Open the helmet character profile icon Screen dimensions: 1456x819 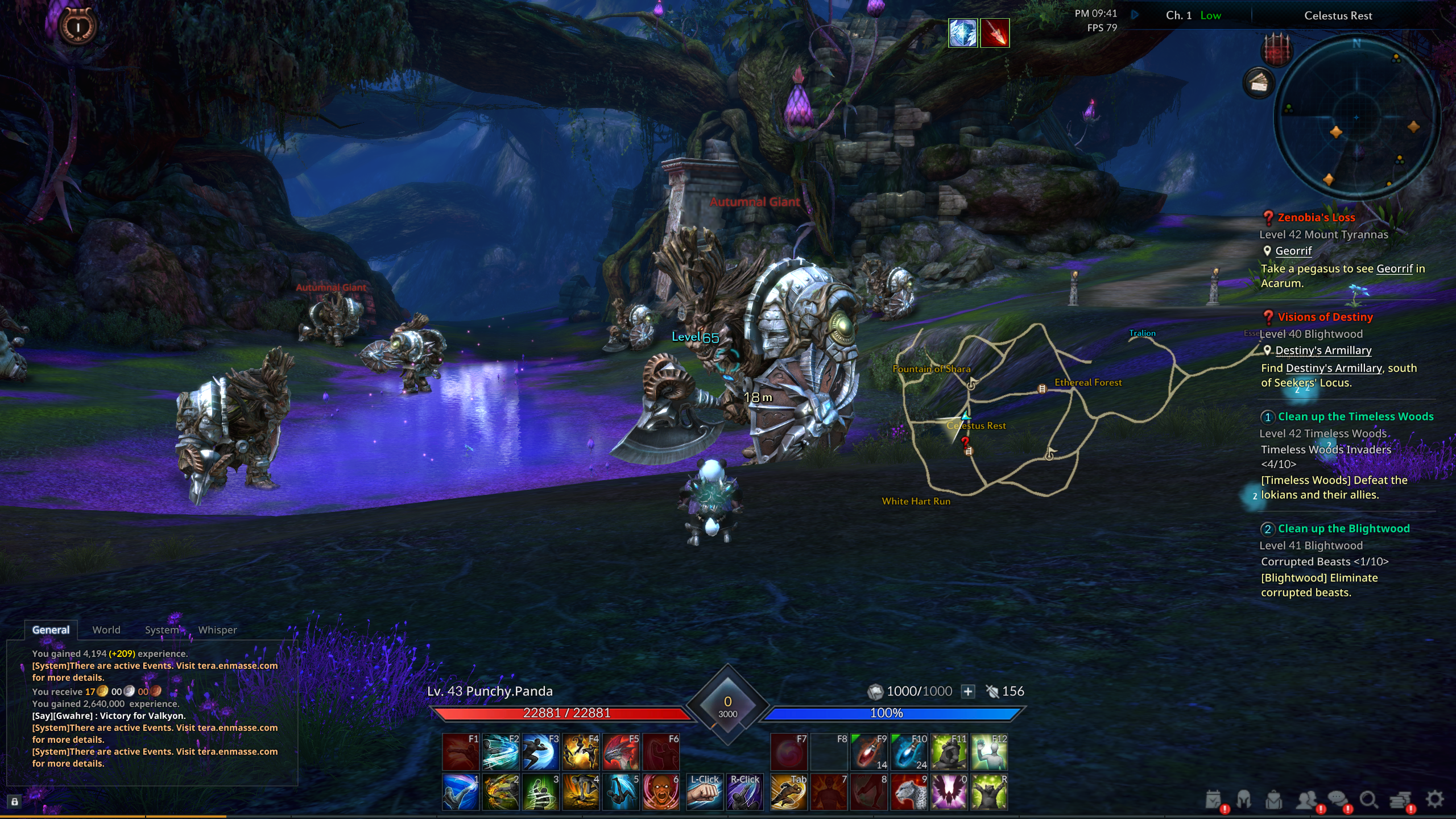[x=1244, y=800]
